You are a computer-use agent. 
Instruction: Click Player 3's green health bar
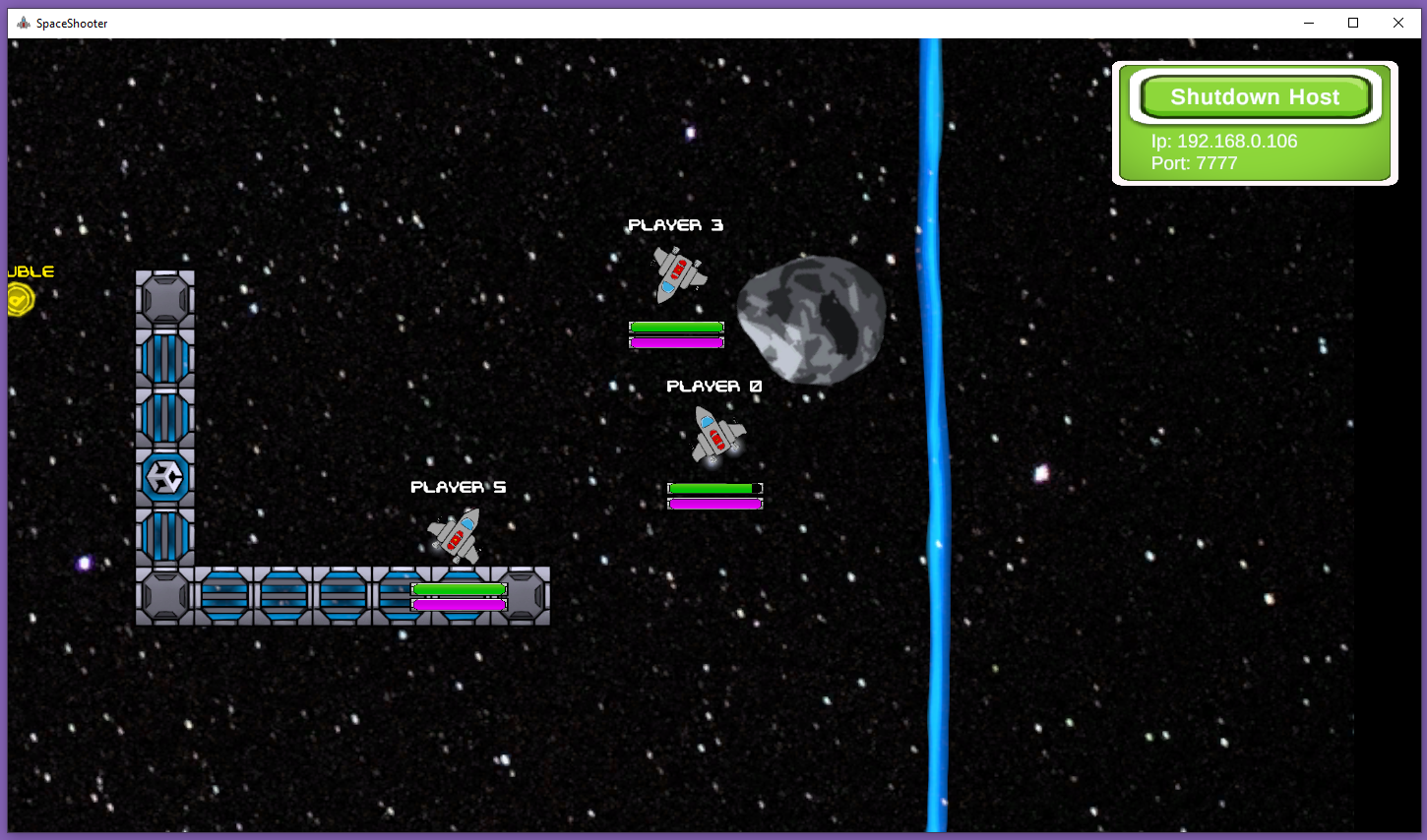(675, 326)
